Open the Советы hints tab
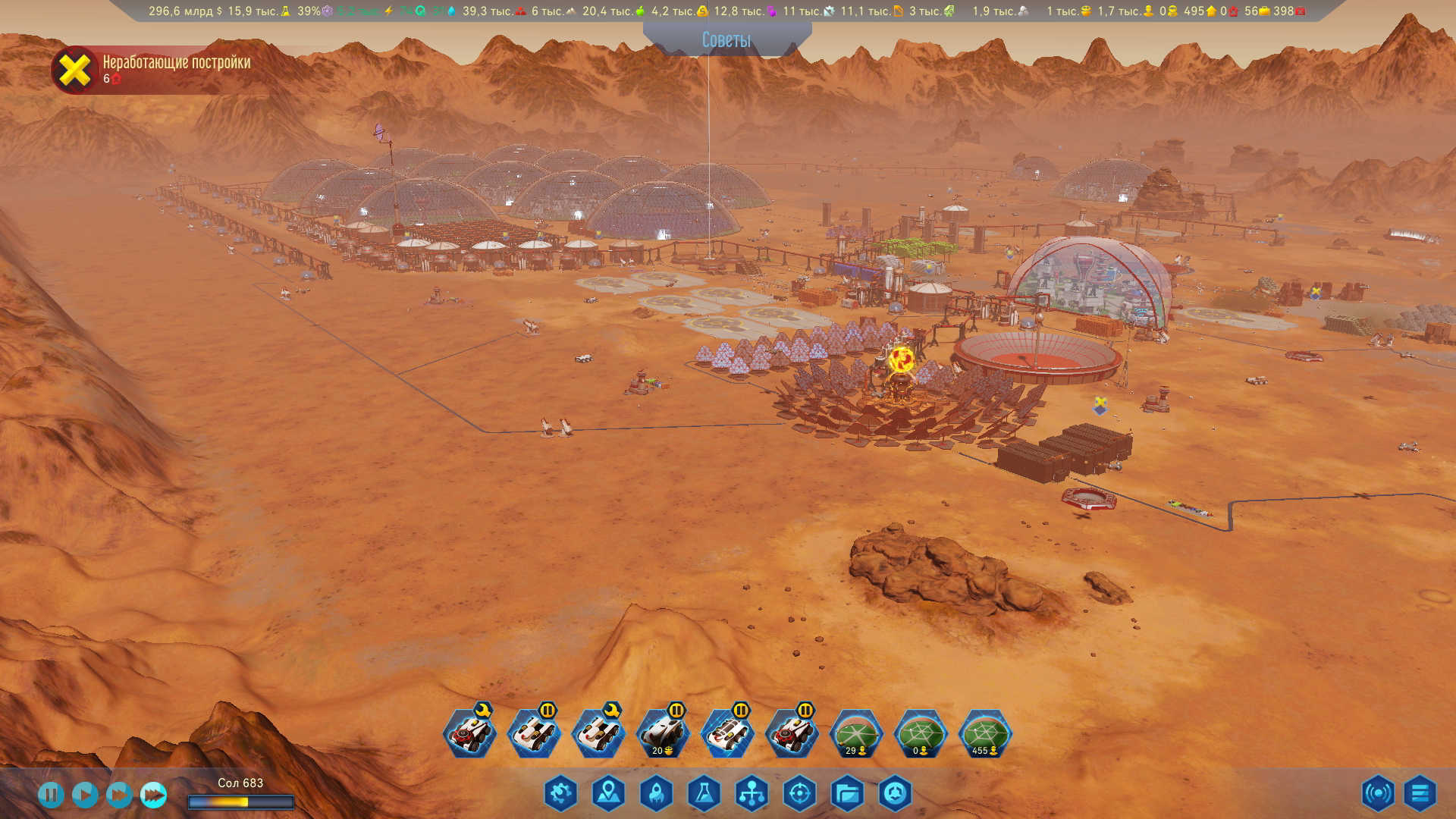This screenshot has width=1456, height=819. [x=726, y=39]
